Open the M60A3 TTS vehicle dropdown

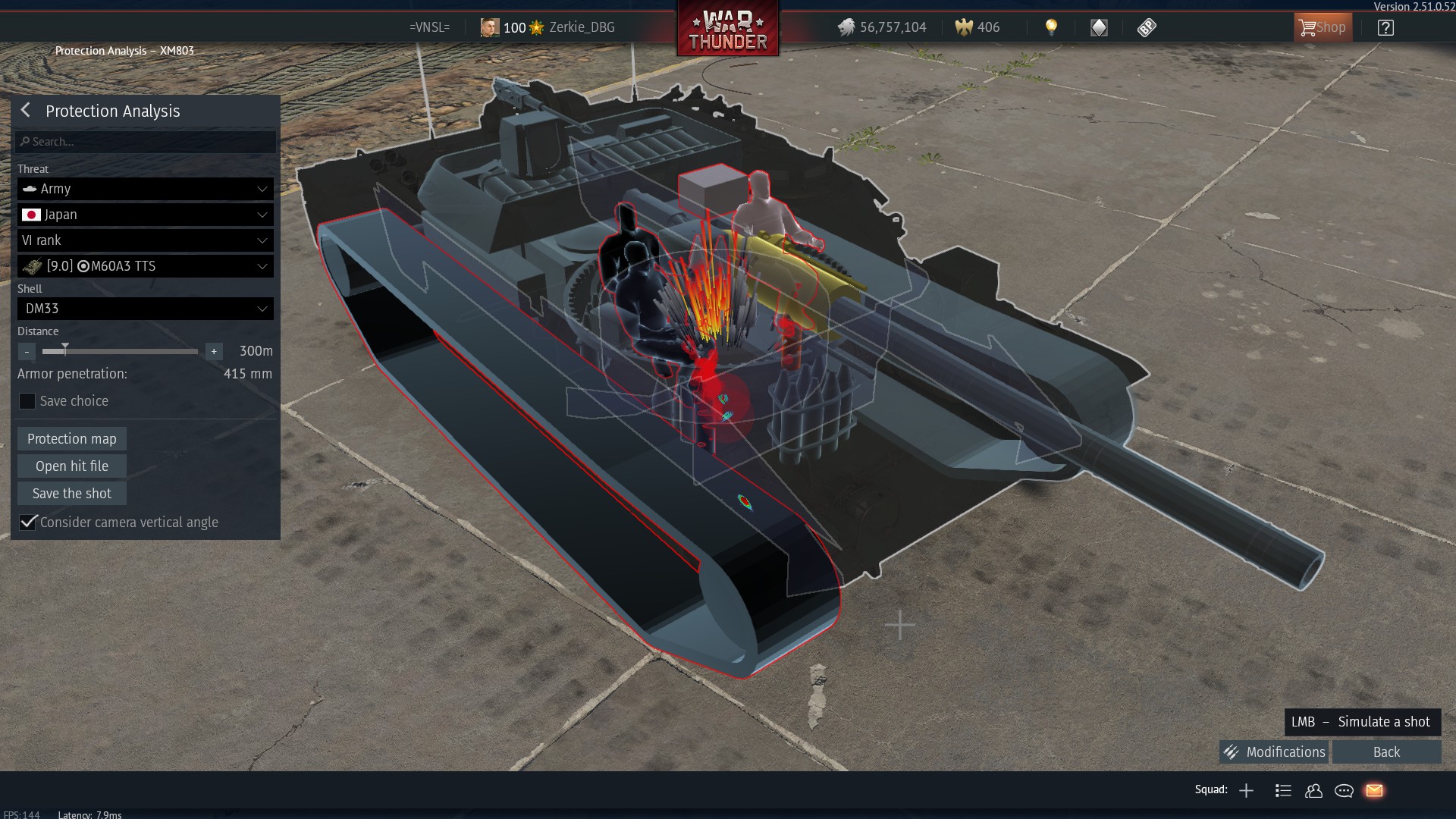(x=146, y=266)
